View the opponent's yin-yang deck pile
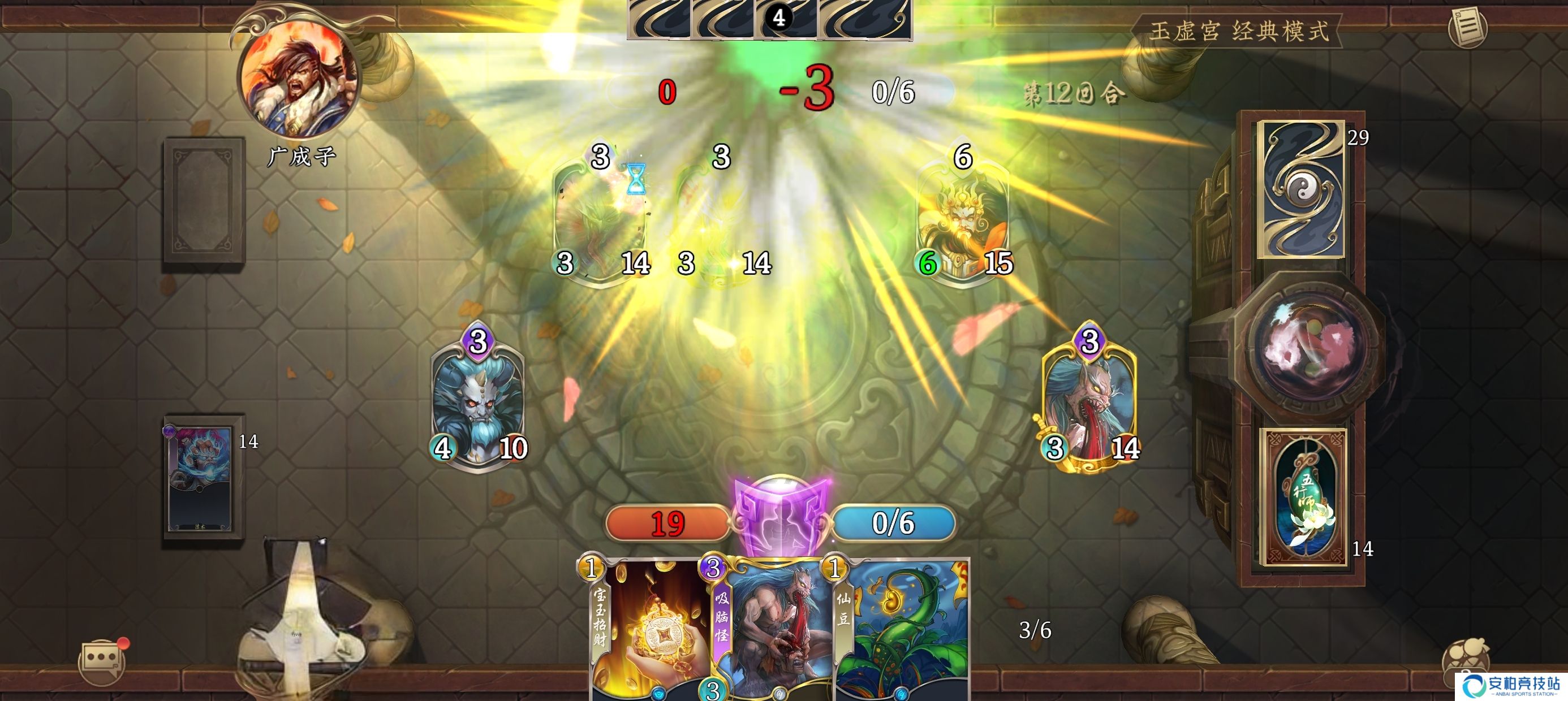 (1302, 189)
